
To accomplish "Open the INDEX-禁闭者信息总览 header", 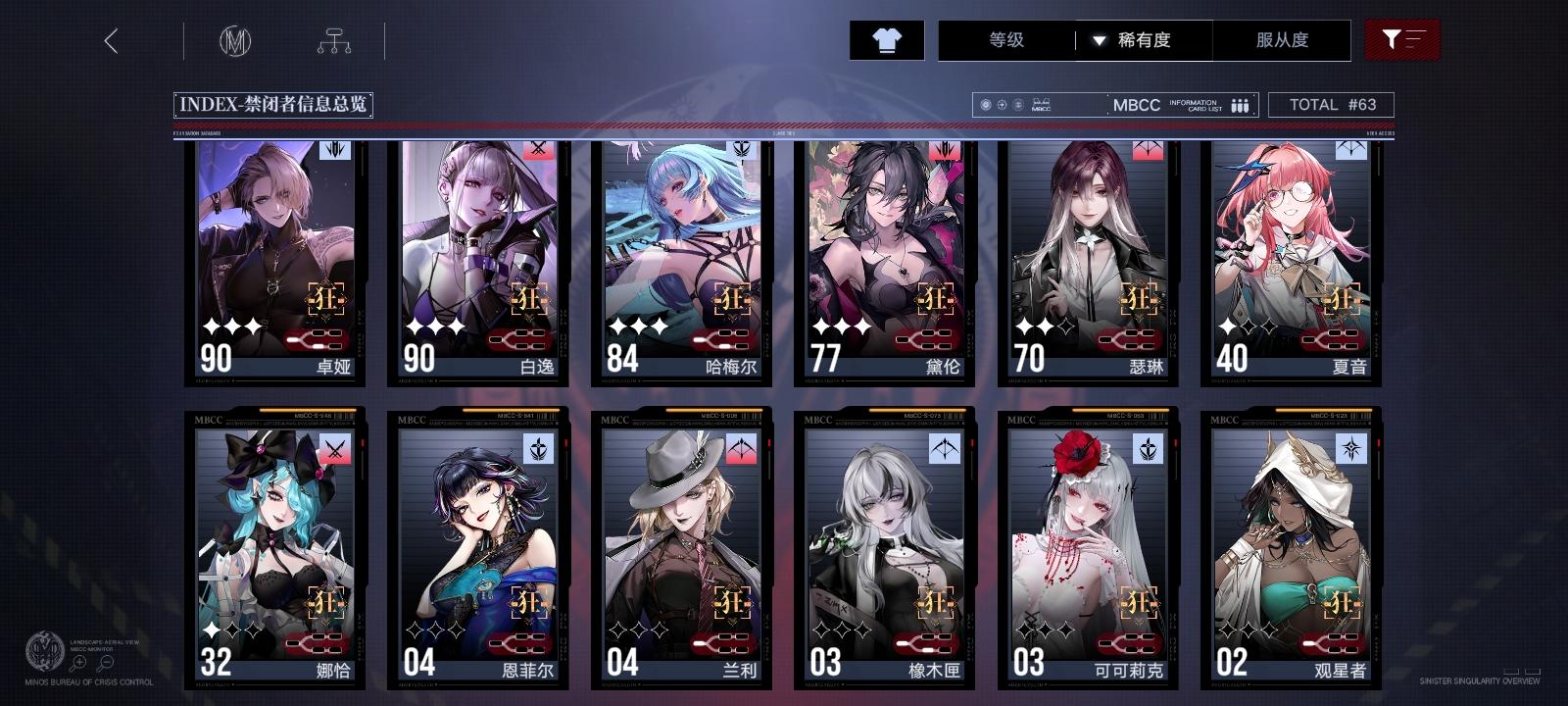I will [x=274, y=102].
